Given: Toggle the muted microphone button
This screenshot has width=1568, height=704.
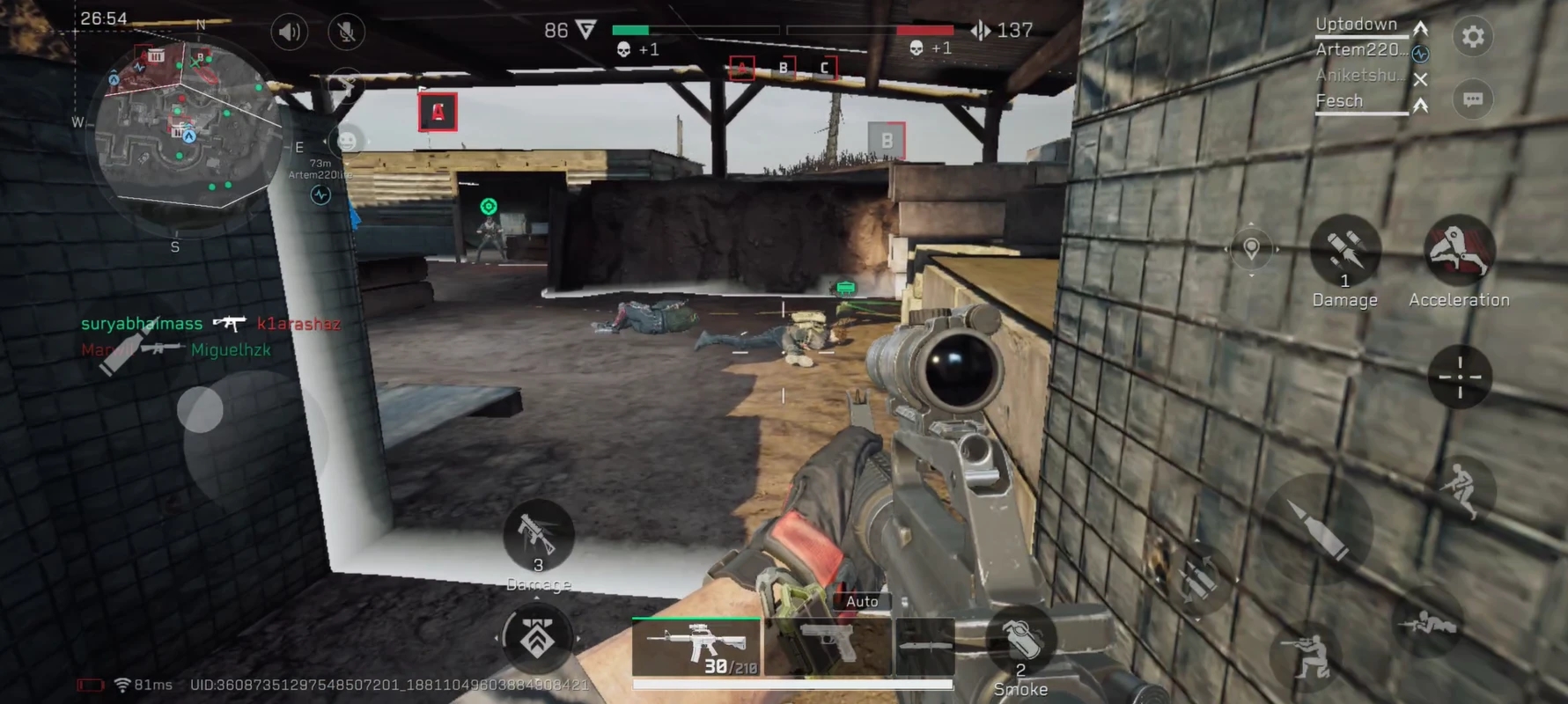Looking at the screenshot, I should pyautogui.click(x=347, y=33).
